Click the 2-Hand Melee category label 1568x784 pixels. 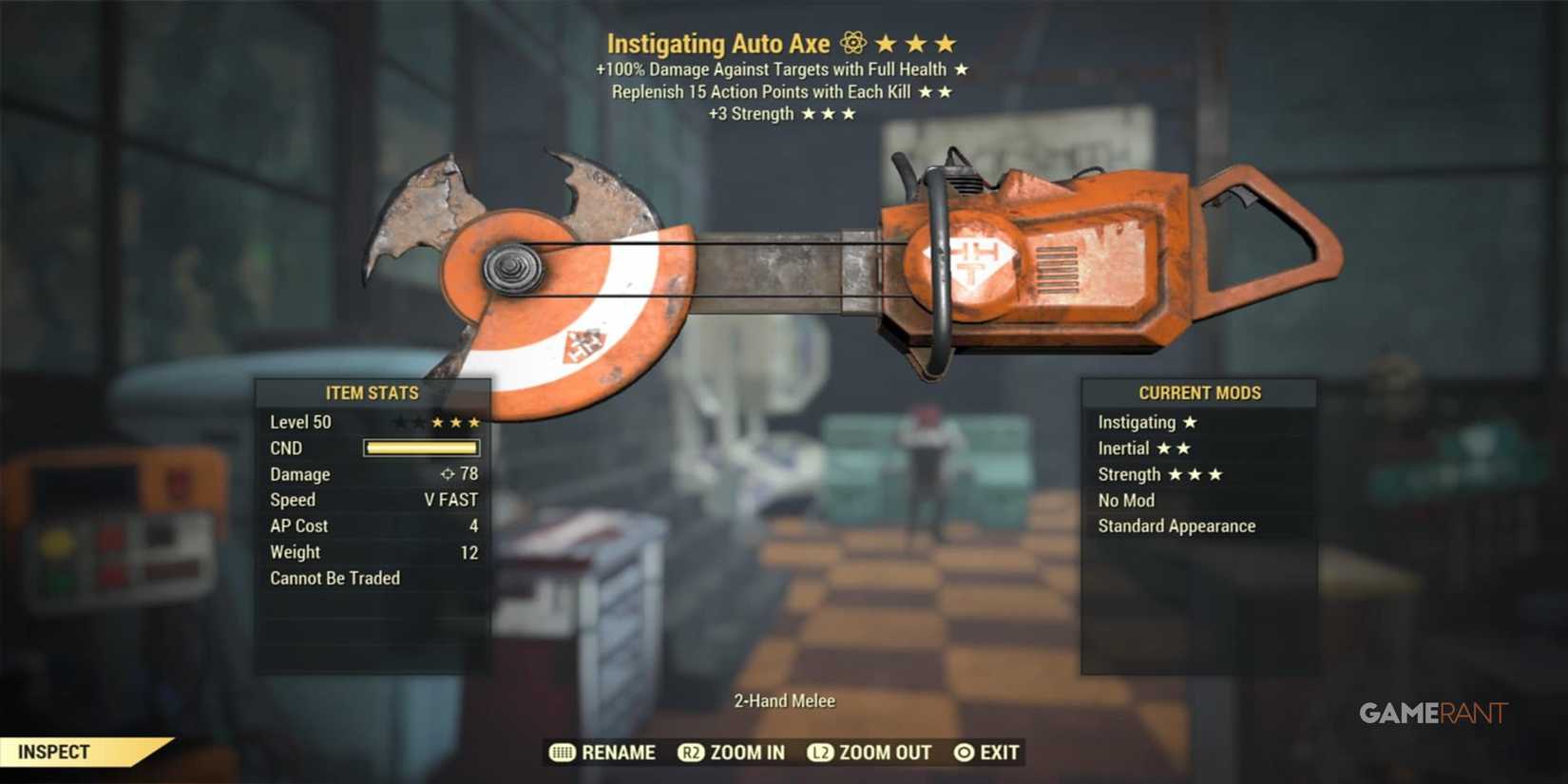tap(783, 700)
